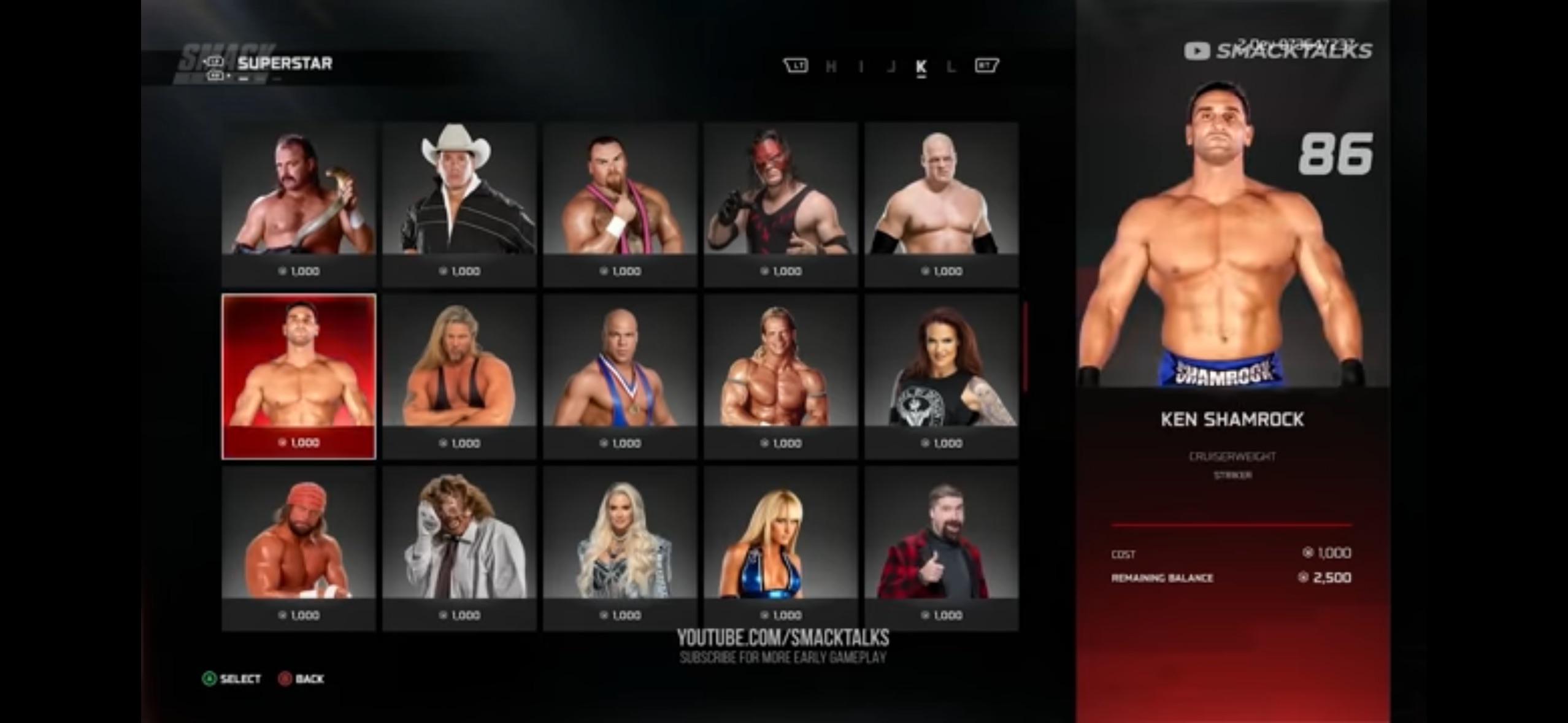
Task: Pick the blonde woman in silver jacket
Action: 620,548
